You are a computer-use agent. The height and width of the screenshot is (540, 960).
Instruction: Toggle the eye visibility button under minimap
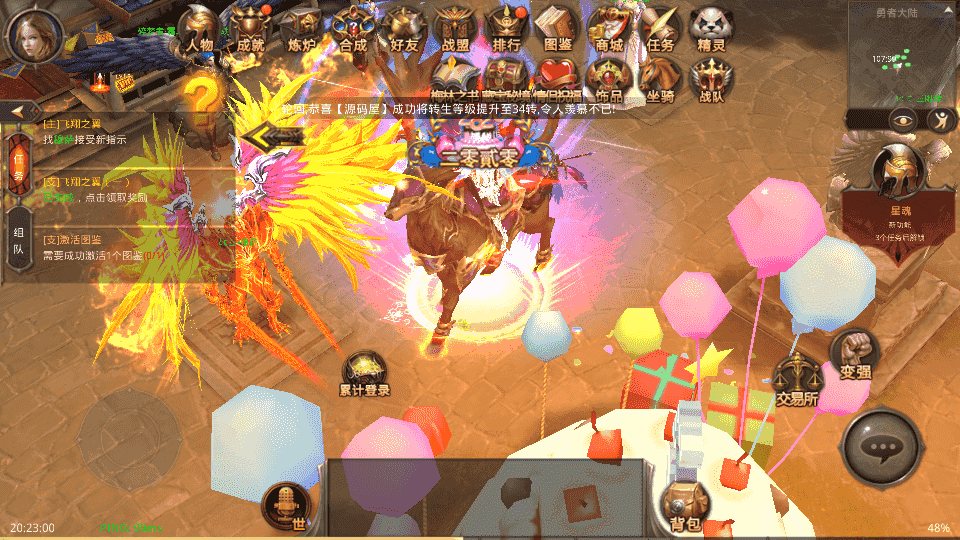click(x=903, y=120)
